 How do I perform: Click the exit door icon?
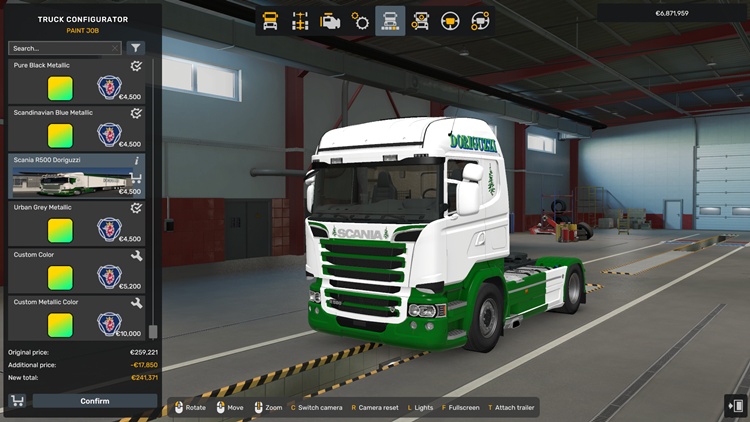[736, 405]
